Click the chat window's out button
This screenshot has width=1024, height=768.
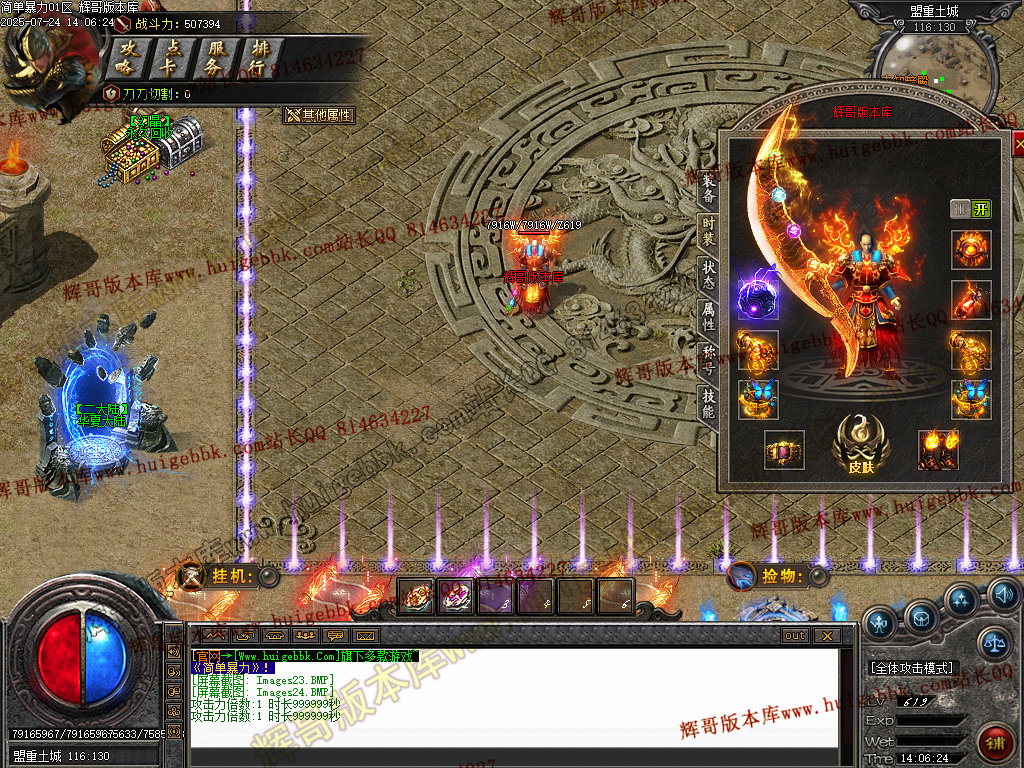[x=795, y=635]
